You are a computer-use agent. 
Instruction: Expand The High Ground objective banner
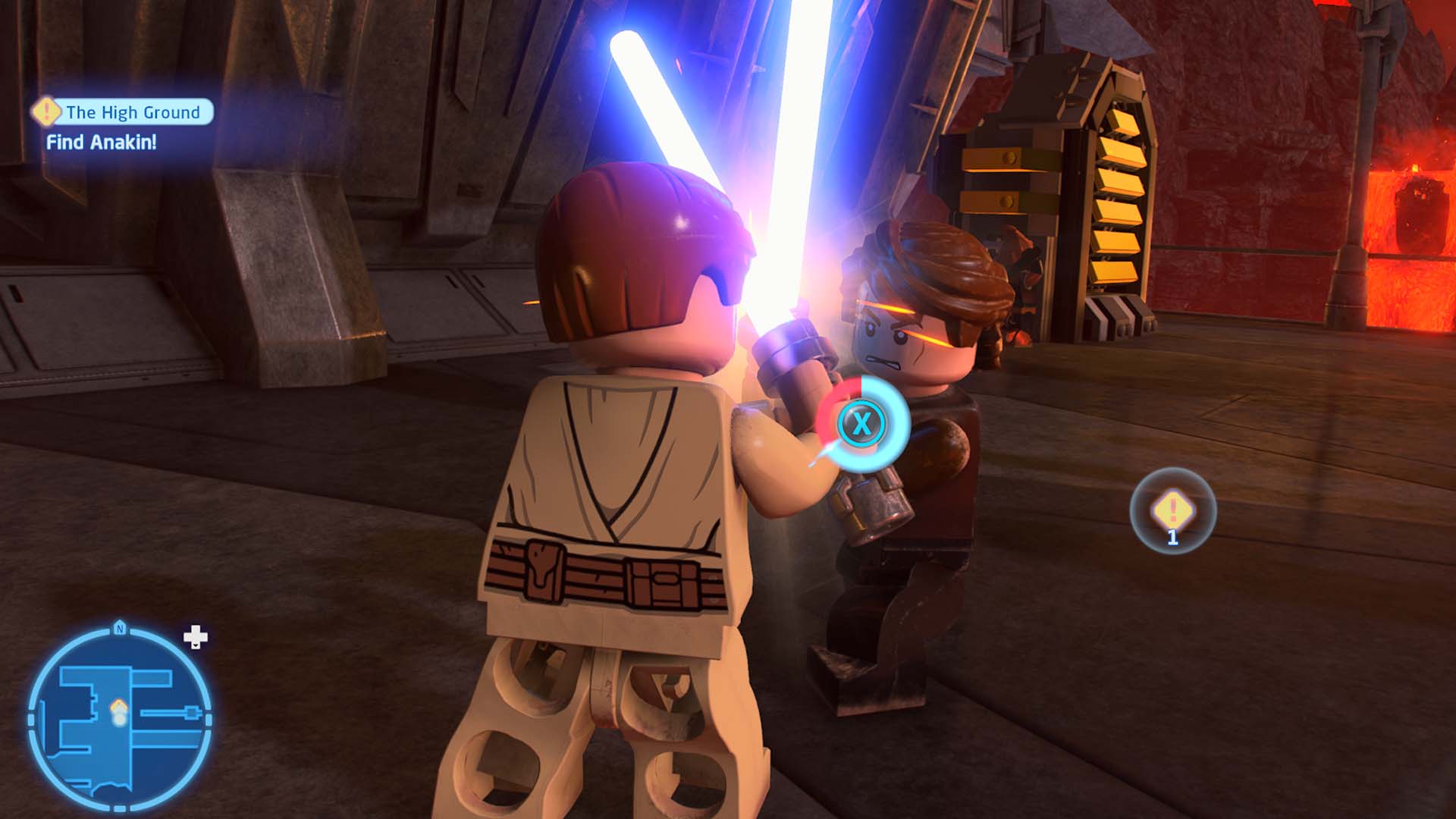(133, 112)
